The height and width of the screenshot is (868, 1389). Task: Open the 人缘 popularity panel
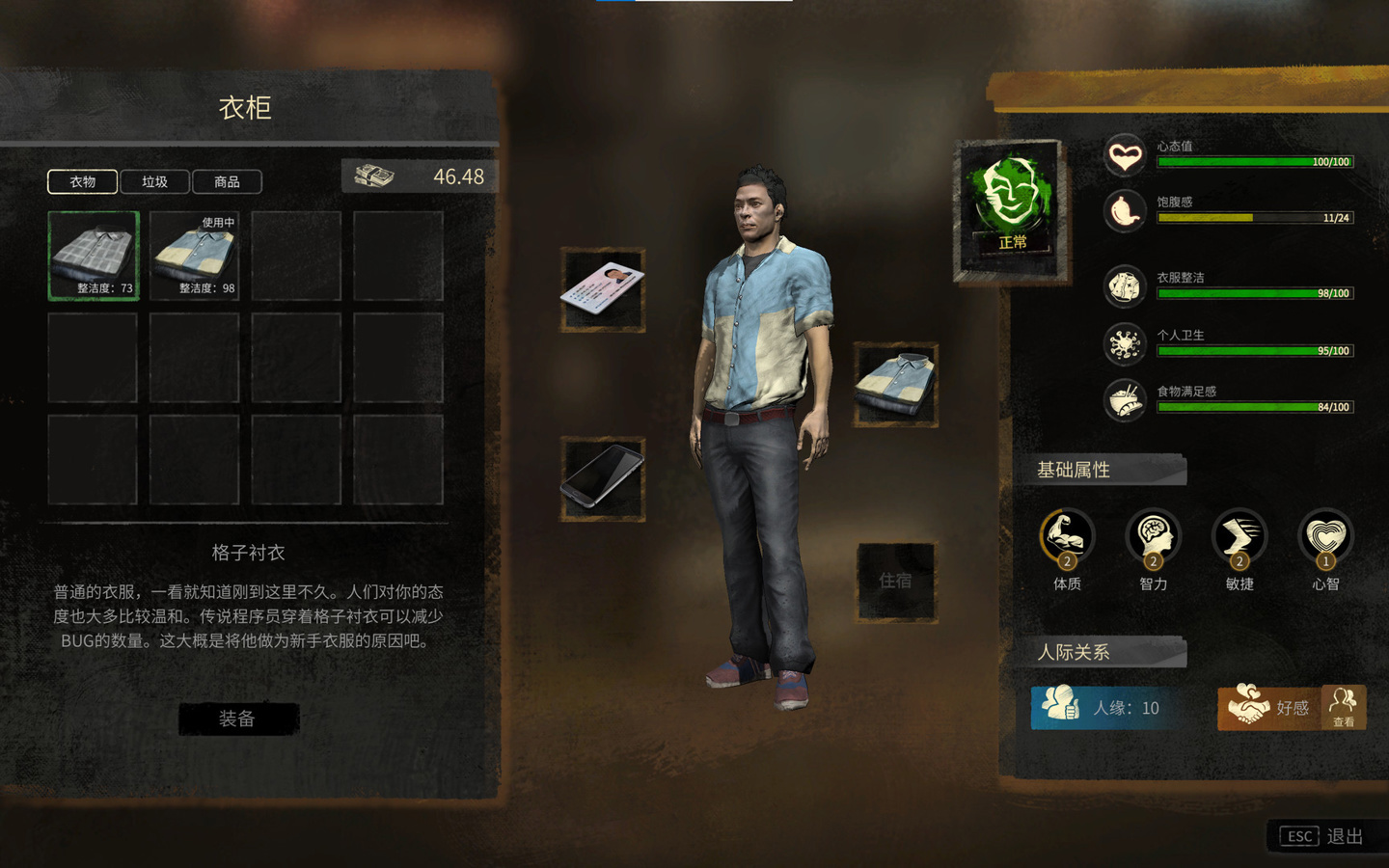pyautogui.click(x=1107, y=707)
